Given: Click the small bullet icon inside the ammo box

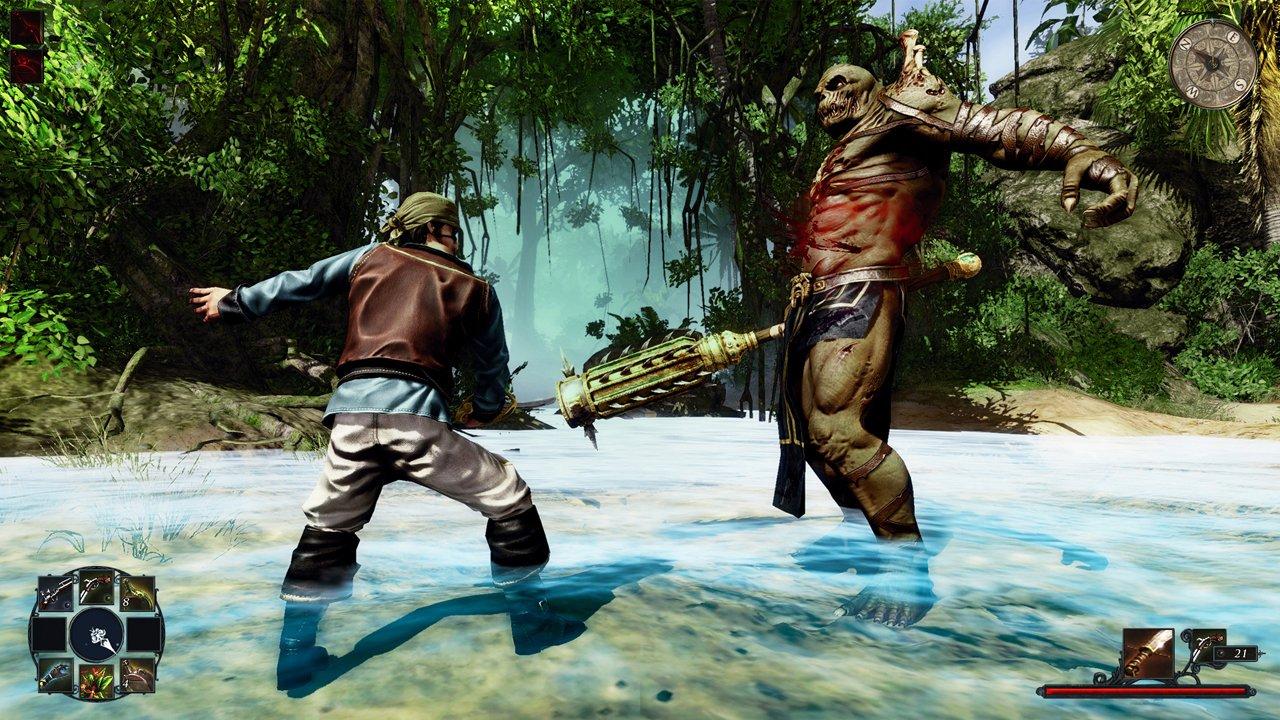Looking at the screenshot, I should click(x=1220, y=653).
